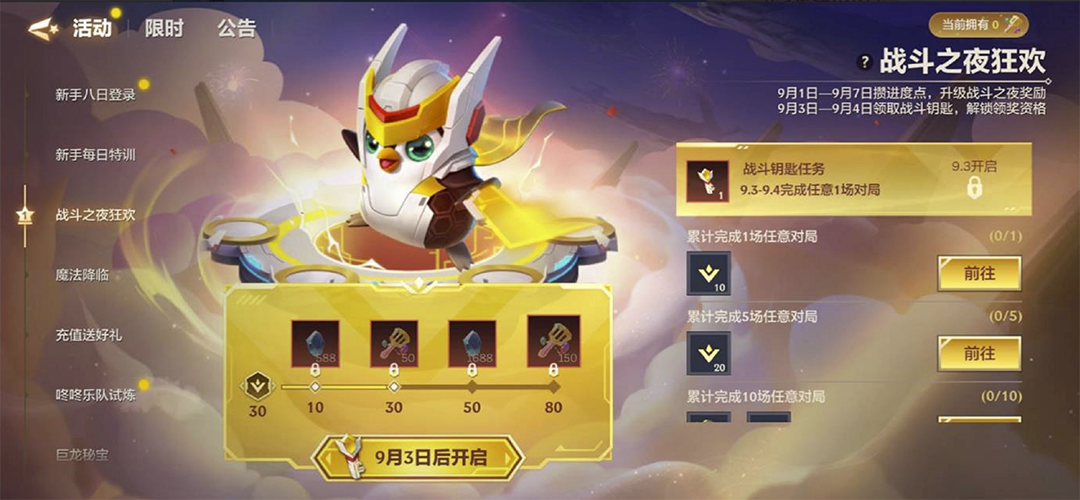This screenshot has width=1080, height=500.
Task: Click the 9月3日后开启 button
Action: click(419, 458)
